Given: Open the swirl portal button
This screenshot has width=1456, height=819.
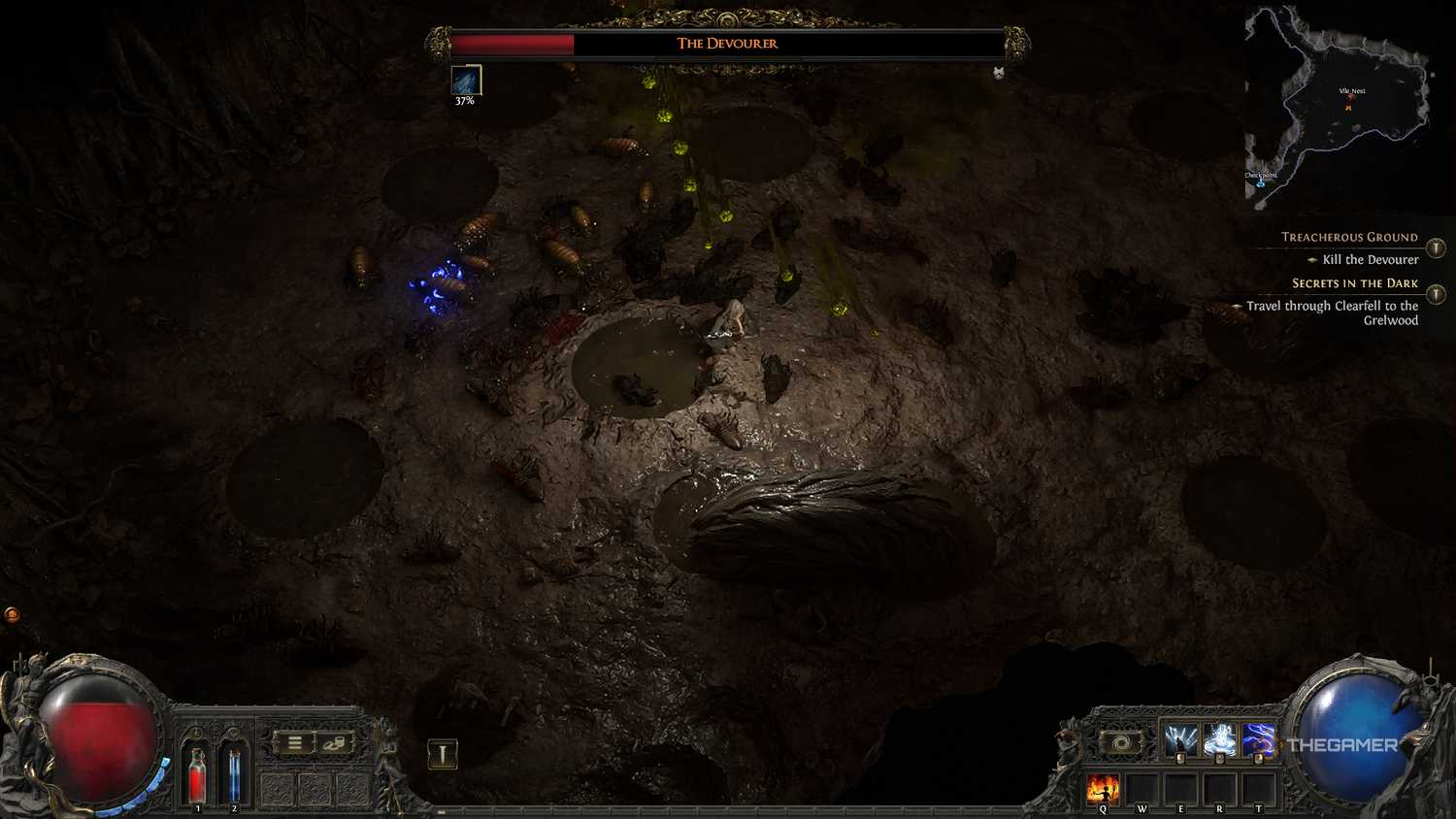Looking at the screenshot, I should [1121, 743].
